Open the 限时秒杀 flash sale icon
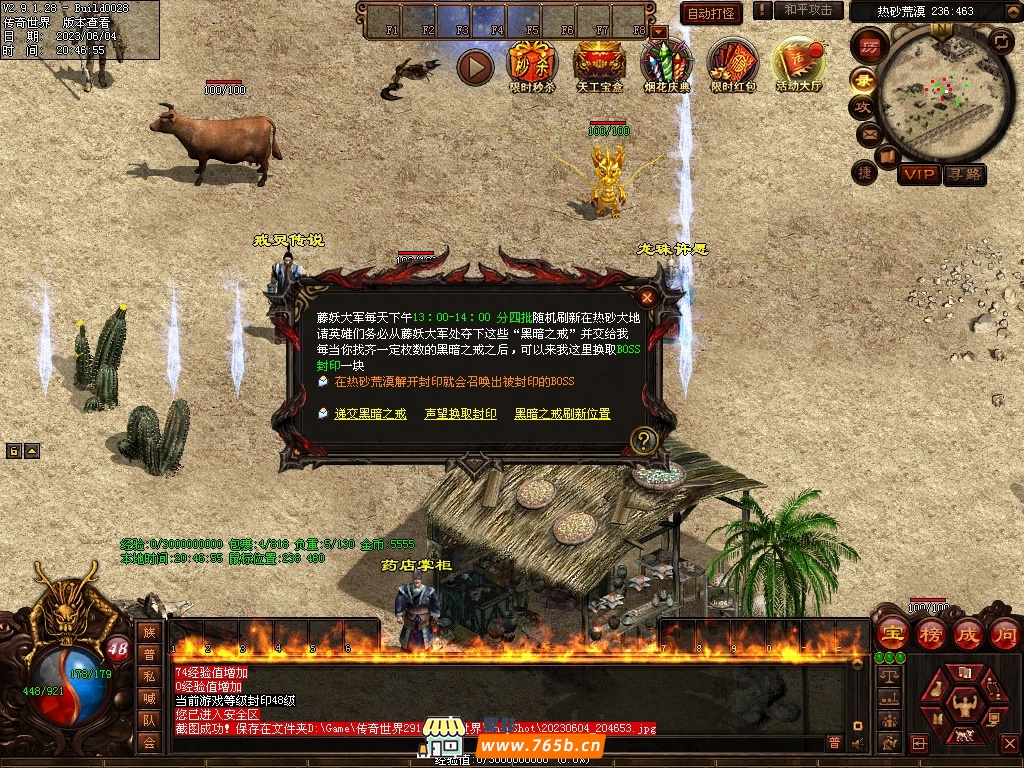Image resolution: width=1024 pixels, height=768 pixels. point(532,65)
